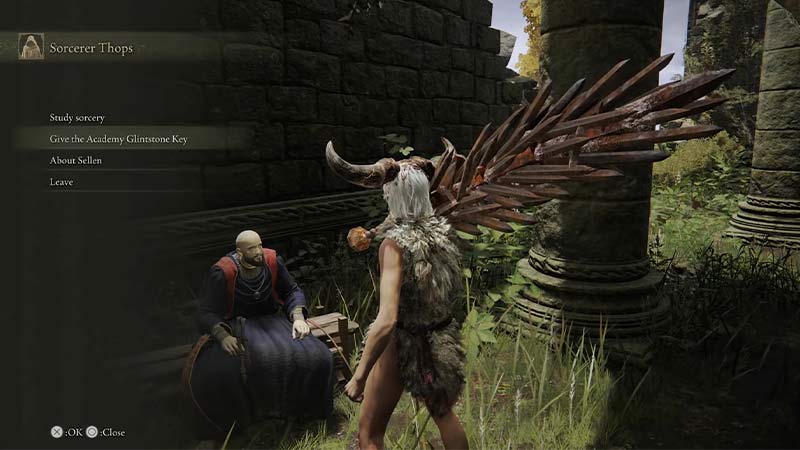Screen dimensions: 800x450
Task: Ask About Sellen
Action: coord(76,160)
